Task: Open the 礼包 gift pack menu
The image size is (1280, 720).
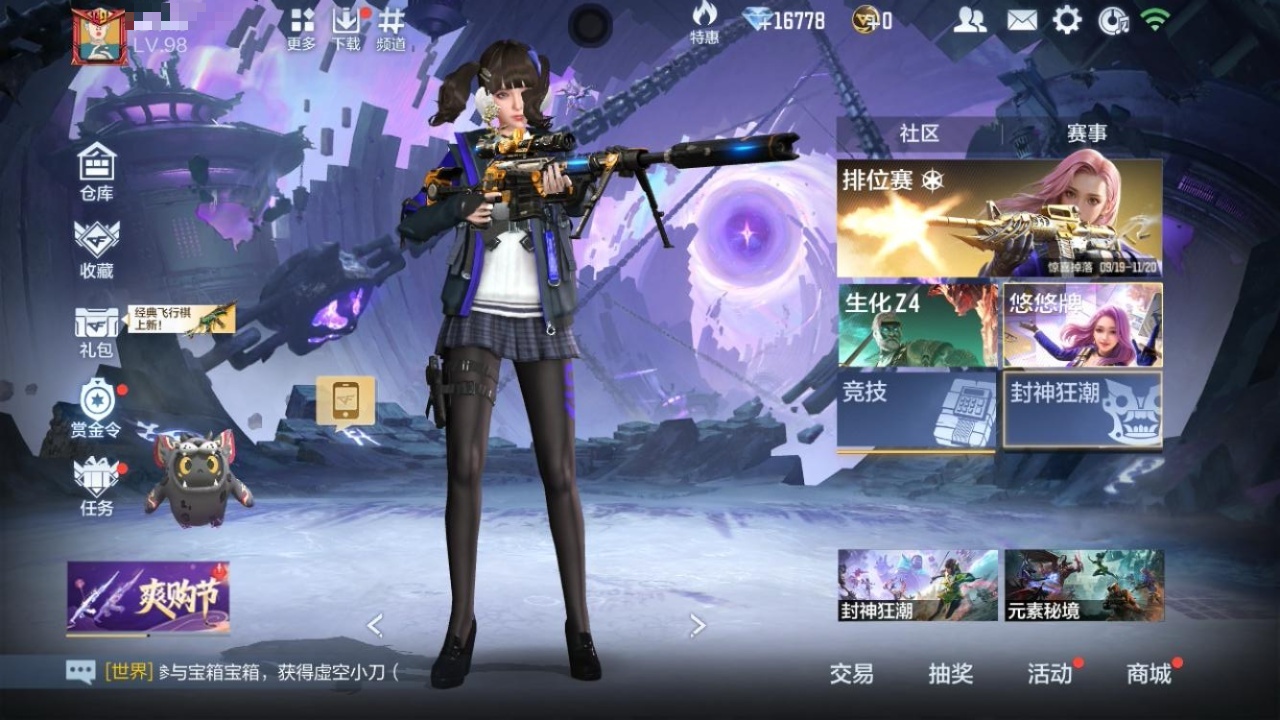Action: [97, 332]
